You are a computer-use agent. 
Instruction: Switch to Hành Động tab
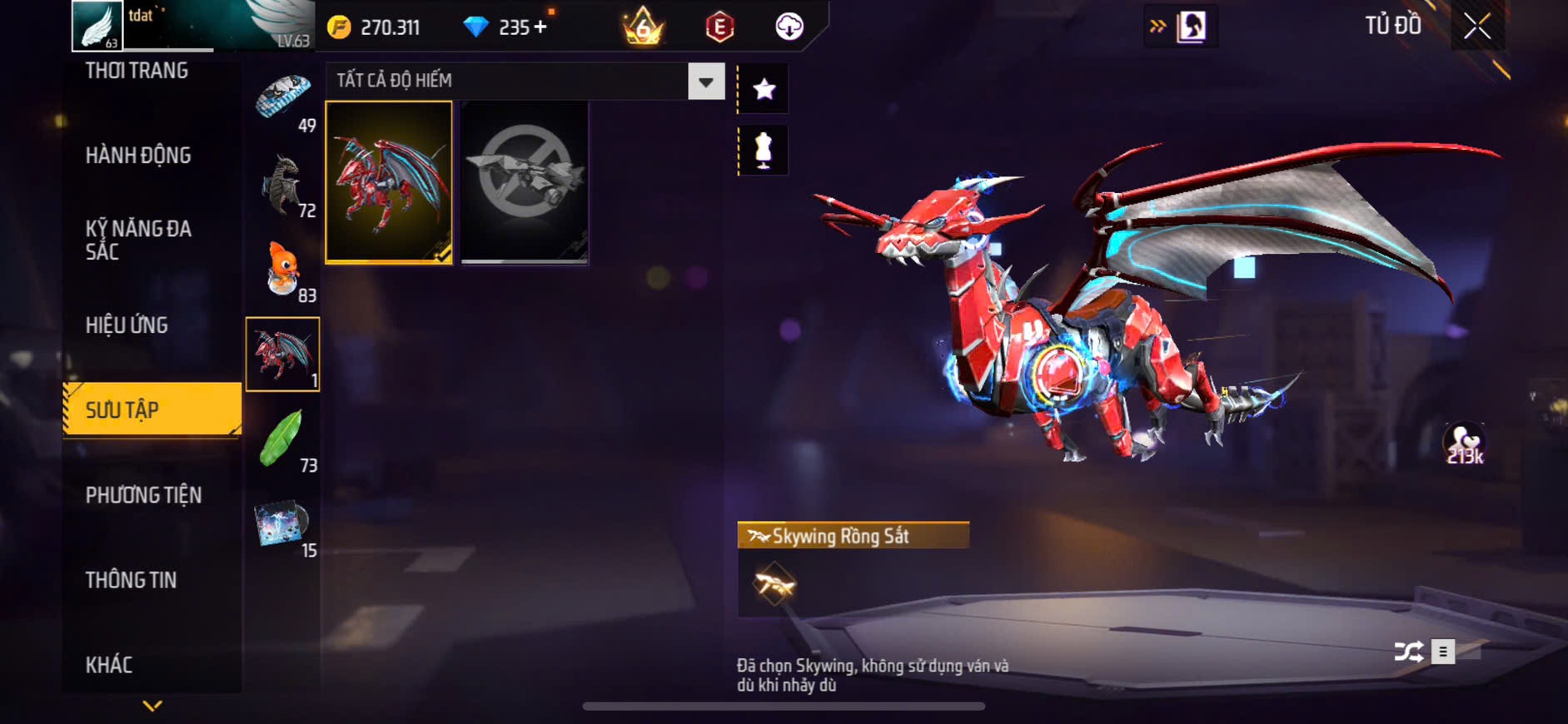(138, 156)
